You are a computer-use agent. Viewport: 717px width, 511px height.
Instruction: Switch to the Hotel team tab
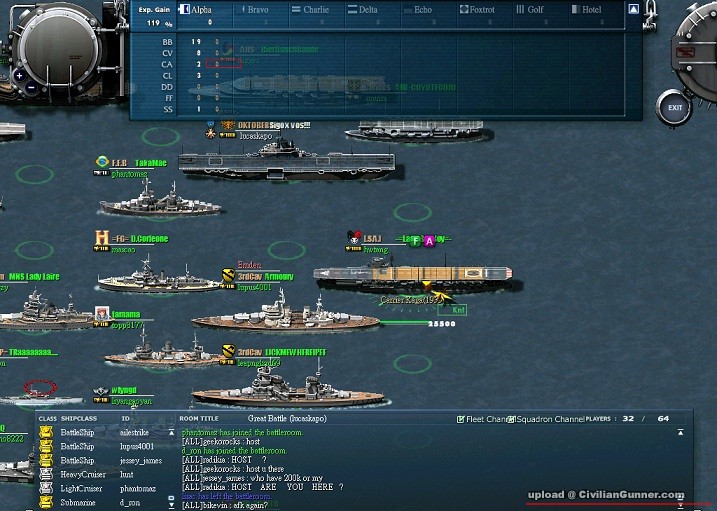[590, 9]
